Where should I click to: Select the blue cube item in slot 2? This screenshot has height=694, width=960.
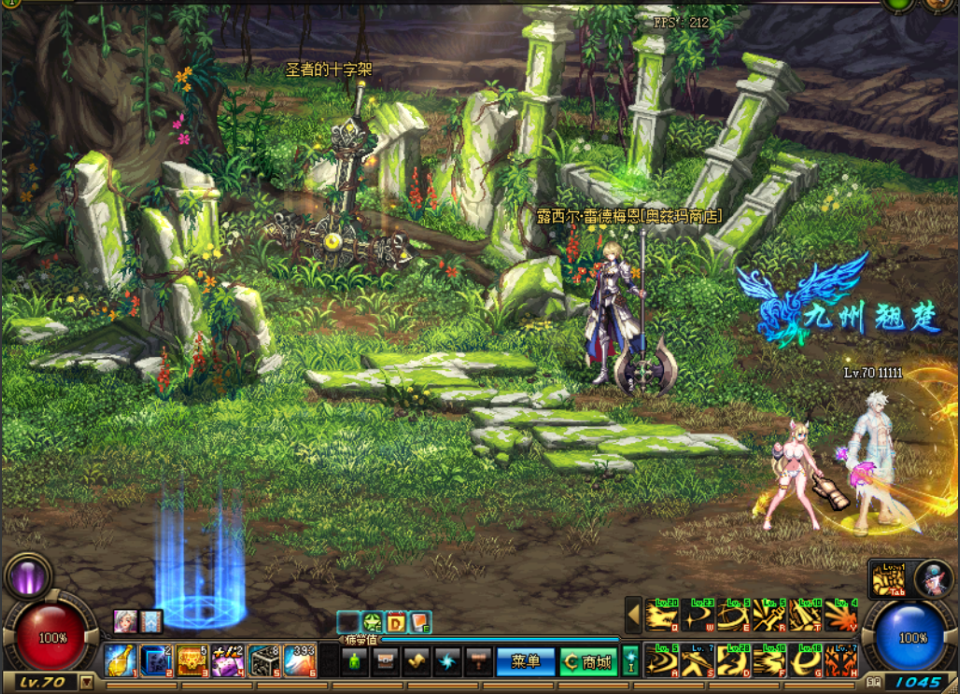(x=155, y=660)
